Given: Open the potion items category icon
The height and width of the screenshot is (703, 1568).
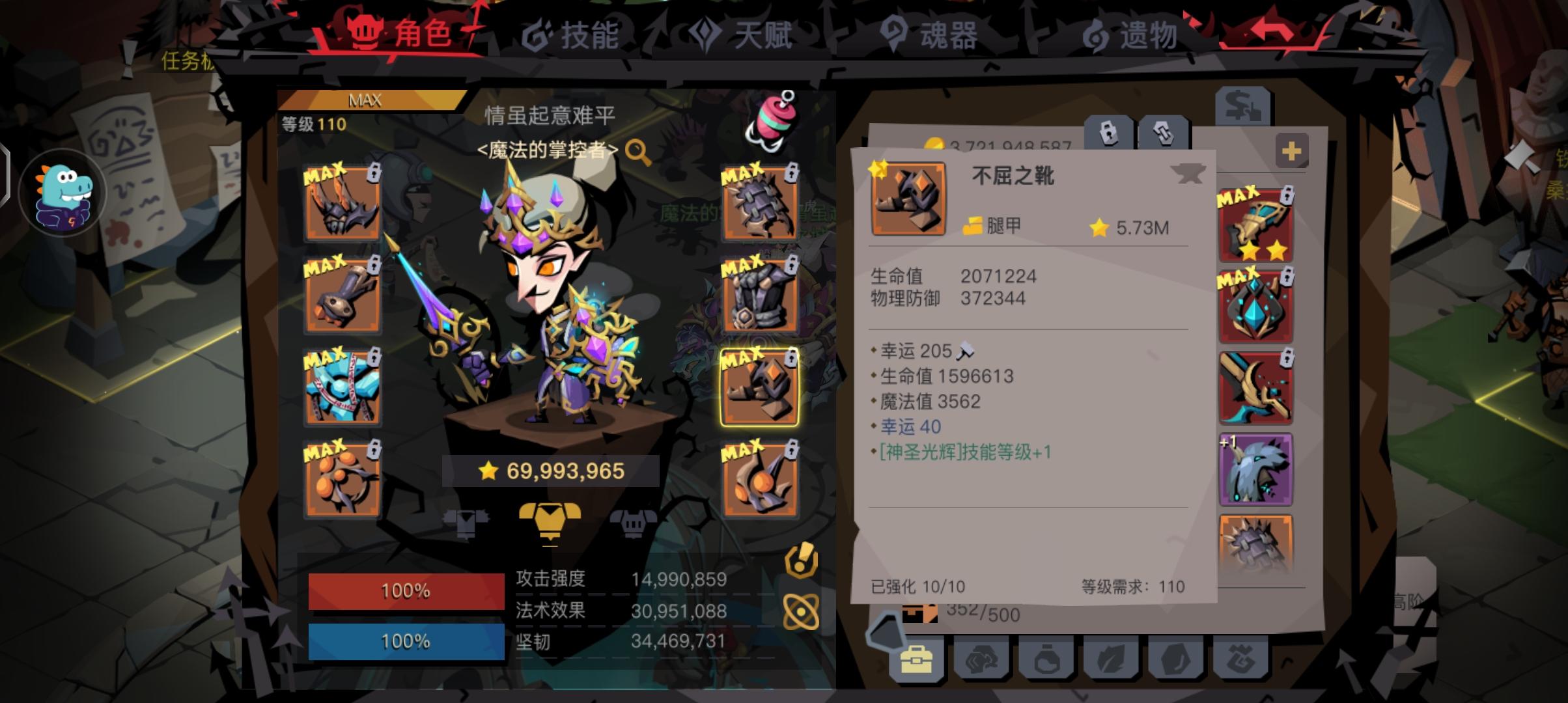Looking at the screenshot, I should (x=1046, y=661).
